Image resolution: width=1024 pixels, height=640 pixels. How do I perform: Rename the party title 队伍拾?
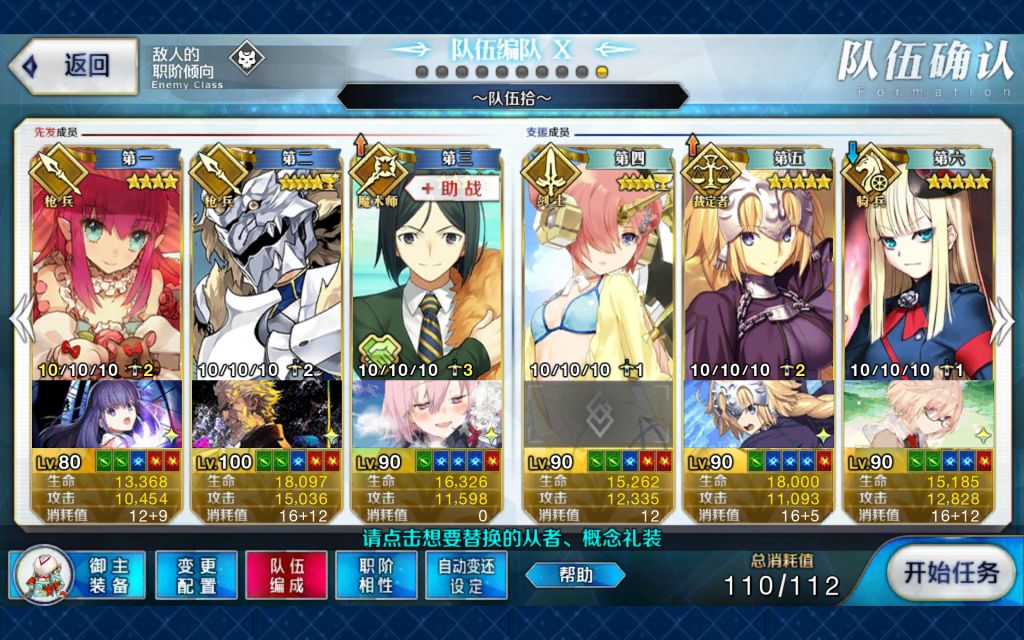[x=512, y=98]
